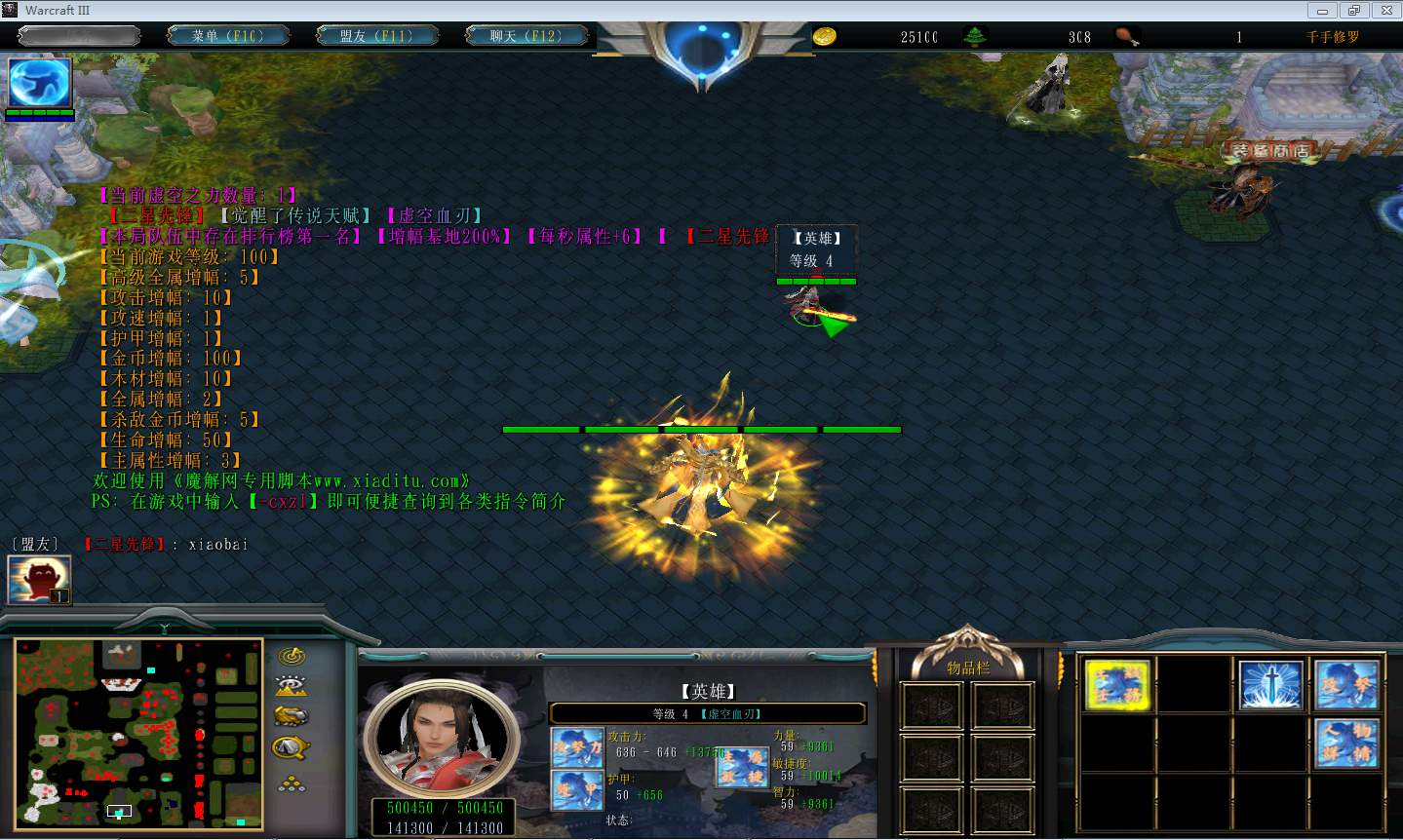Activate the glowing sword ability icon

1270,684
